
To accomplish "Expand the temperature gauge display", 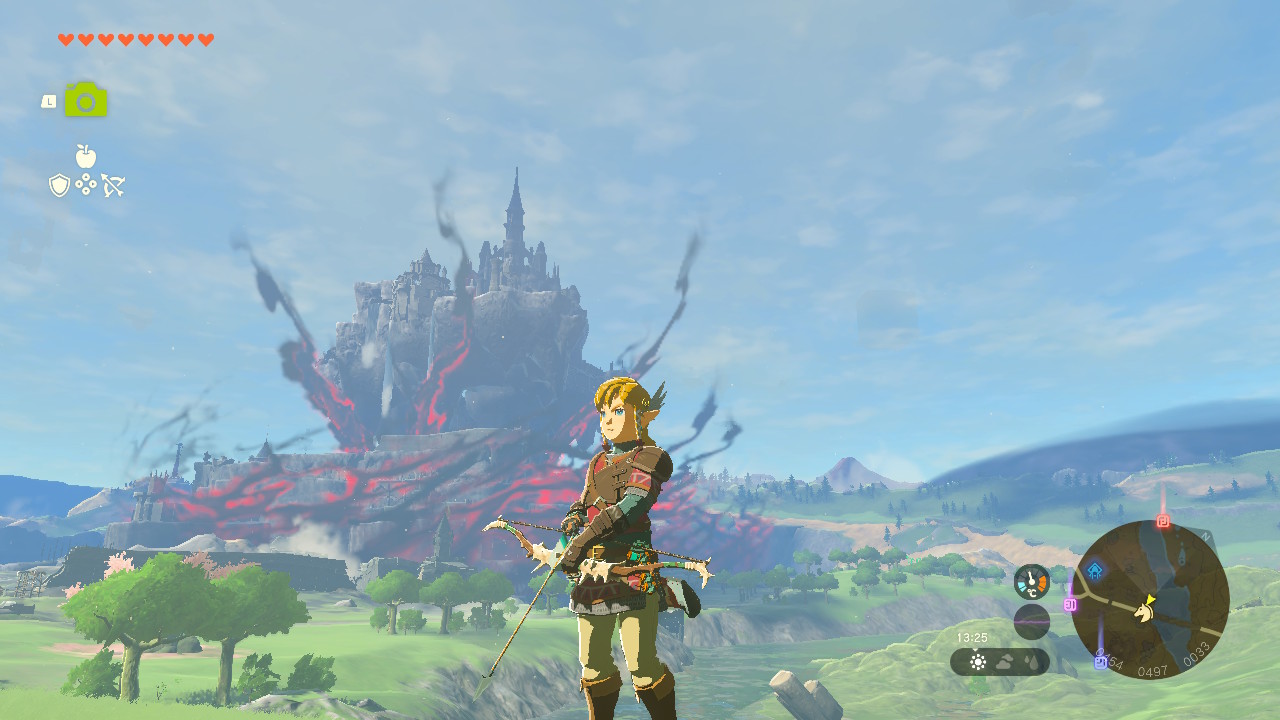I will pos(1030,581).
